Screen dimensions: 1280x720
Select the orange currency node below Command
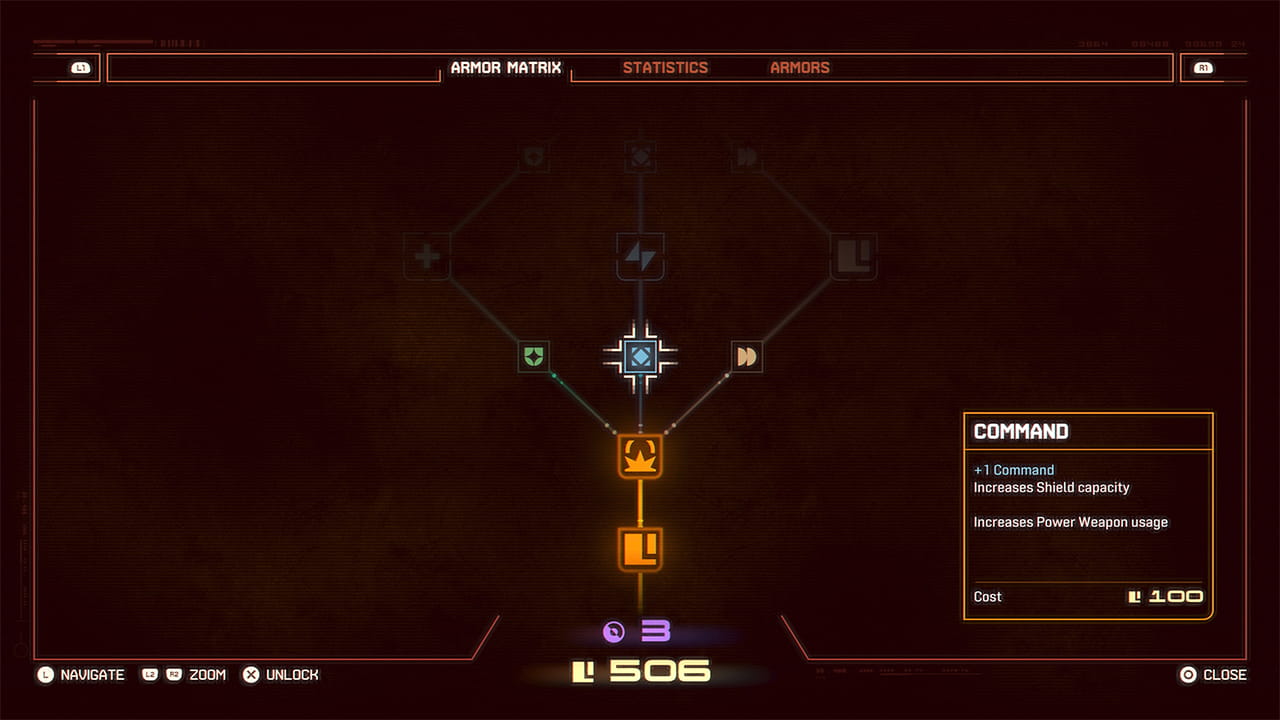coord(641,546)
